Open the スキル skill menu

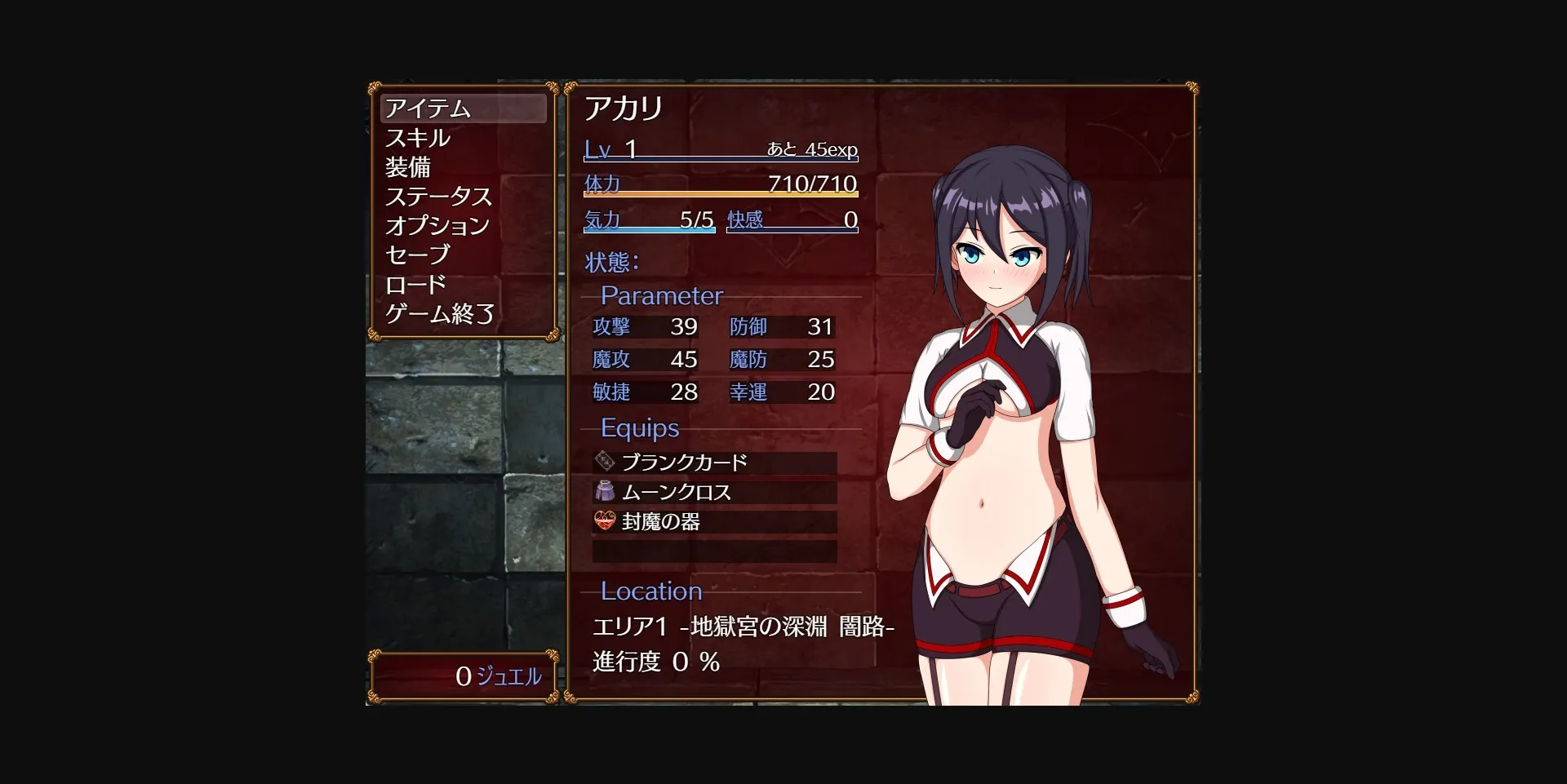pyautogui.click(x=418, y=139)
